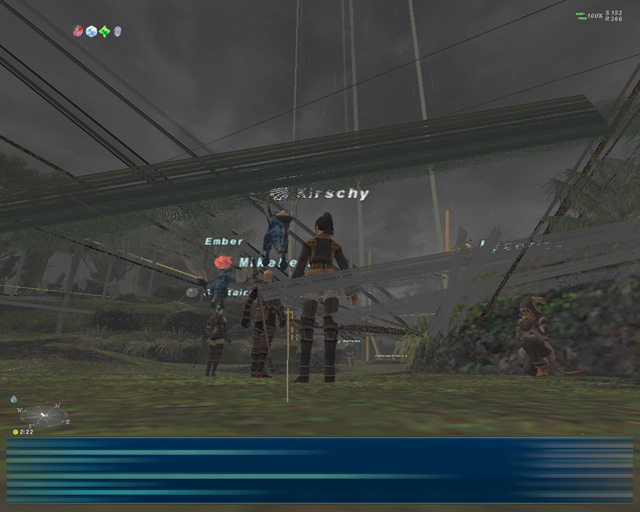The width and height of the screenshot is (640, 512).
Task: Click the green arrow status icon
Action: pyautogui.click(x=104, y=31)
